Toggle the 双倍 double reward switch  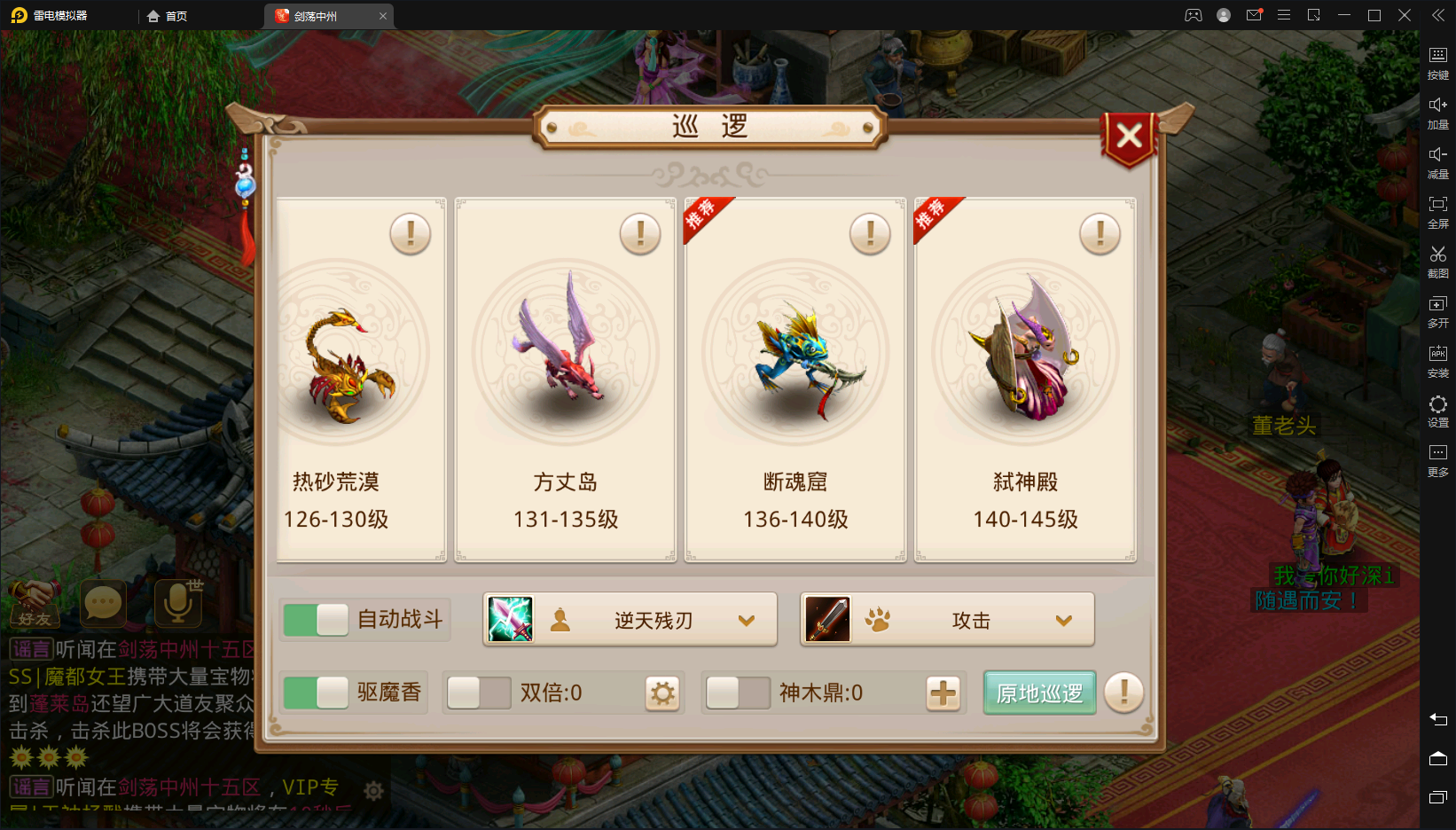pyautogui.click(x=479, y=693)
